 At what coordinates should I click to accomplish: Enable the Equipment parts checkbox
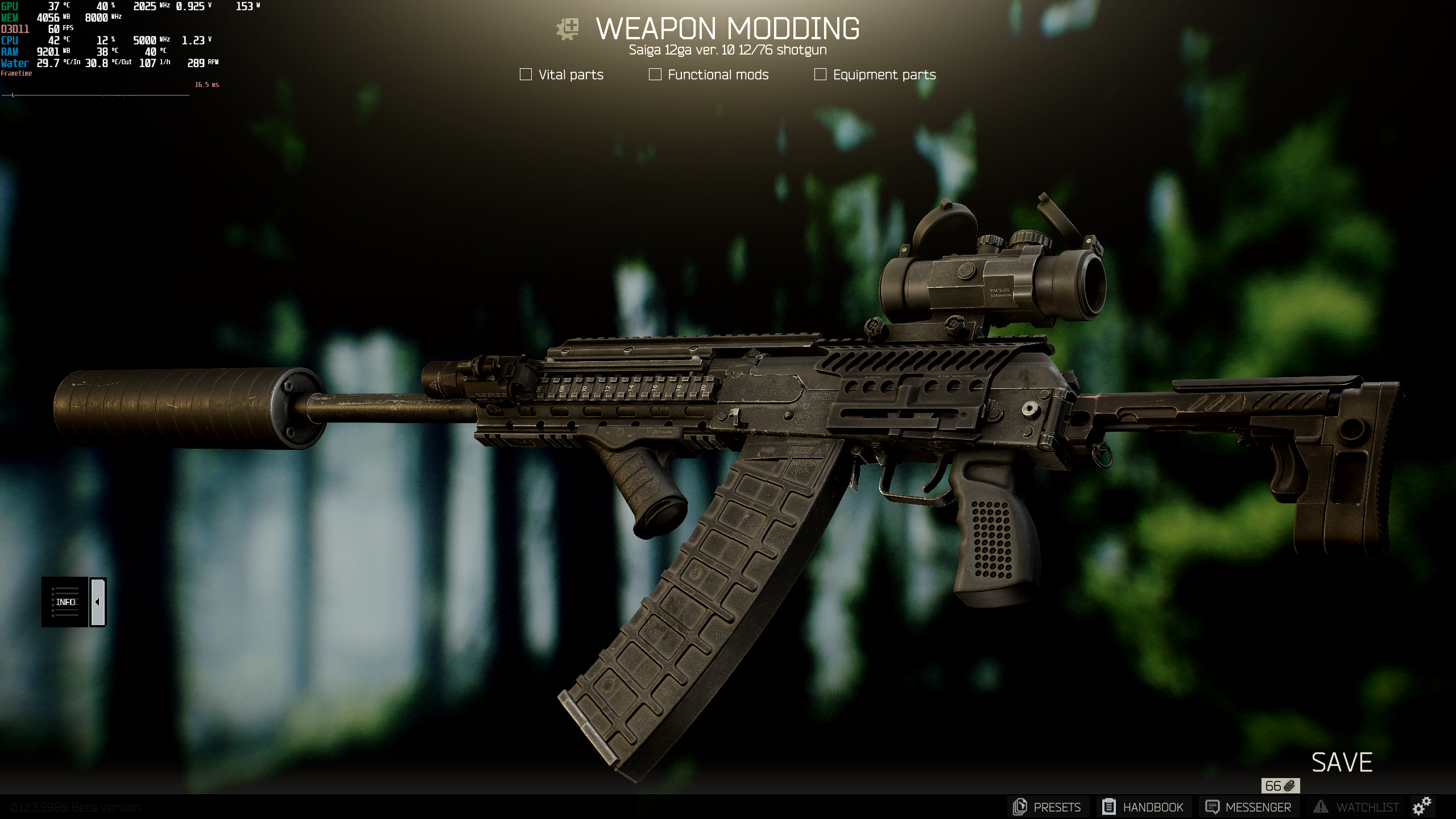point(820,74)
